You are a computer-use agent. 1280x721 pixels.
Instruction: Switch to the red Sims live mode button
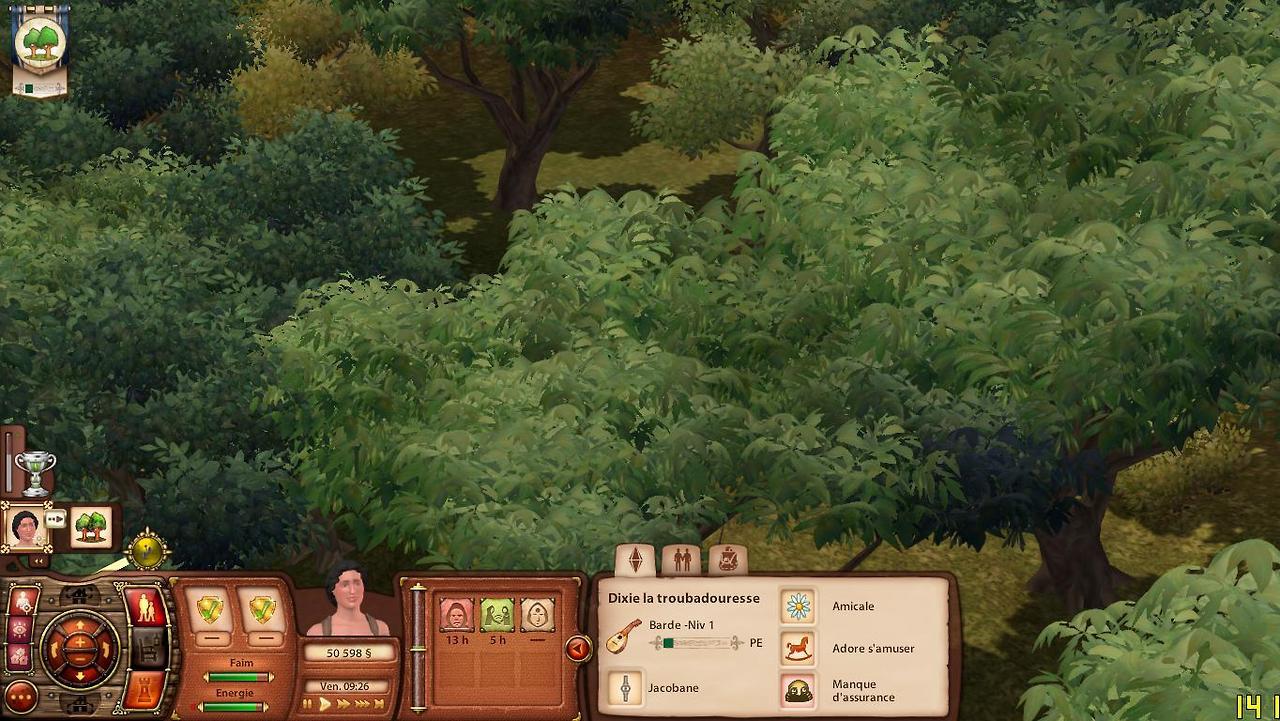(x=145, y=608)
